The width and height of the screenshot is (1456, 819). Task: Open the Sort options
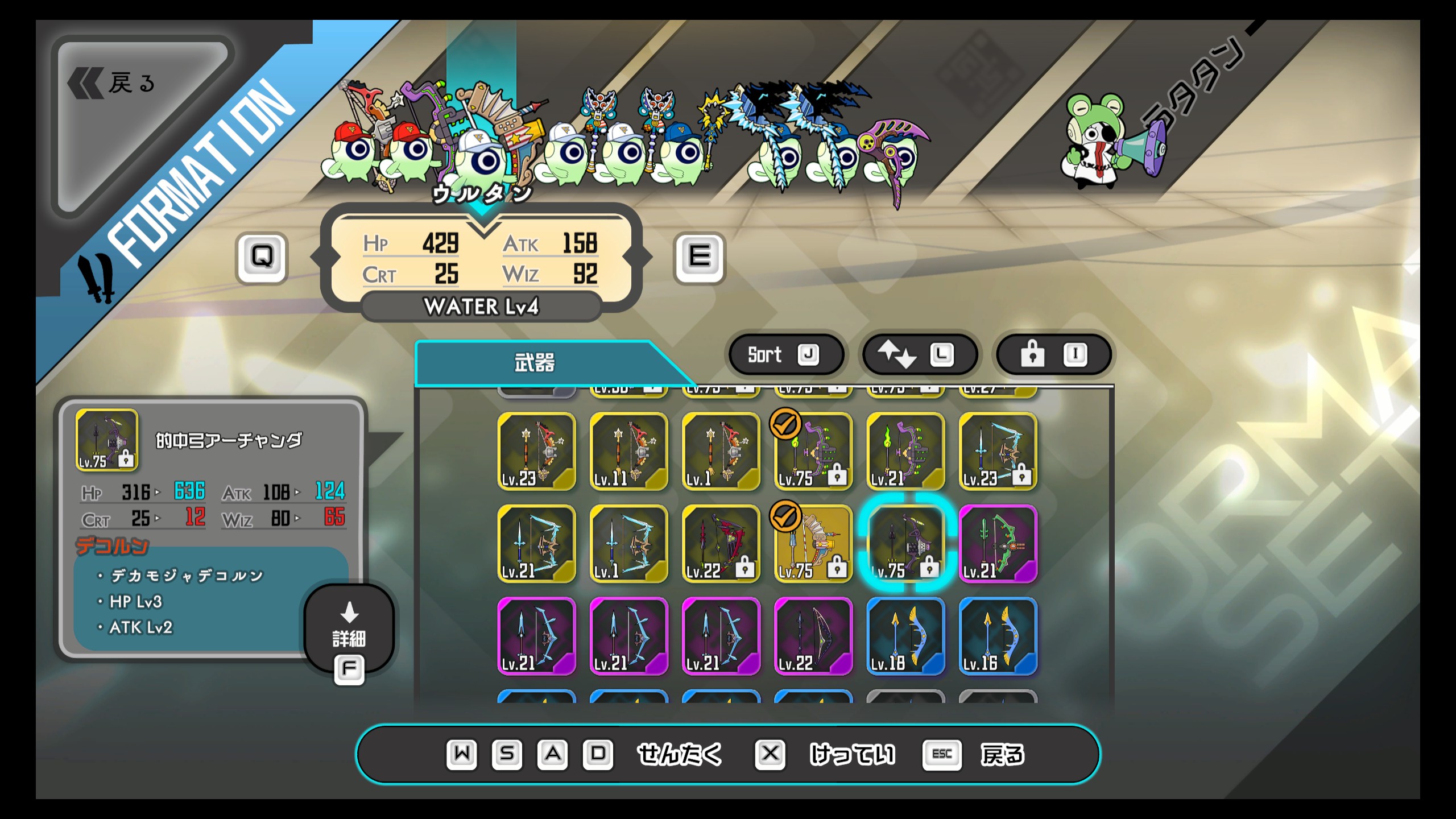(x=784, y=355)
